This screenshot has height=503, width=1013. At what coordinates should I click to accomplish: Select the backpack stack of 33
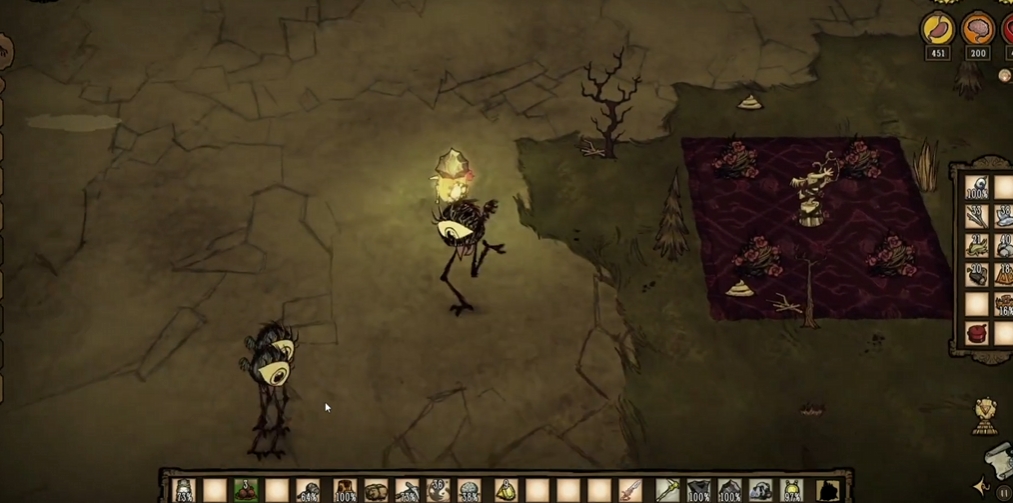click(x=977, y=216)
